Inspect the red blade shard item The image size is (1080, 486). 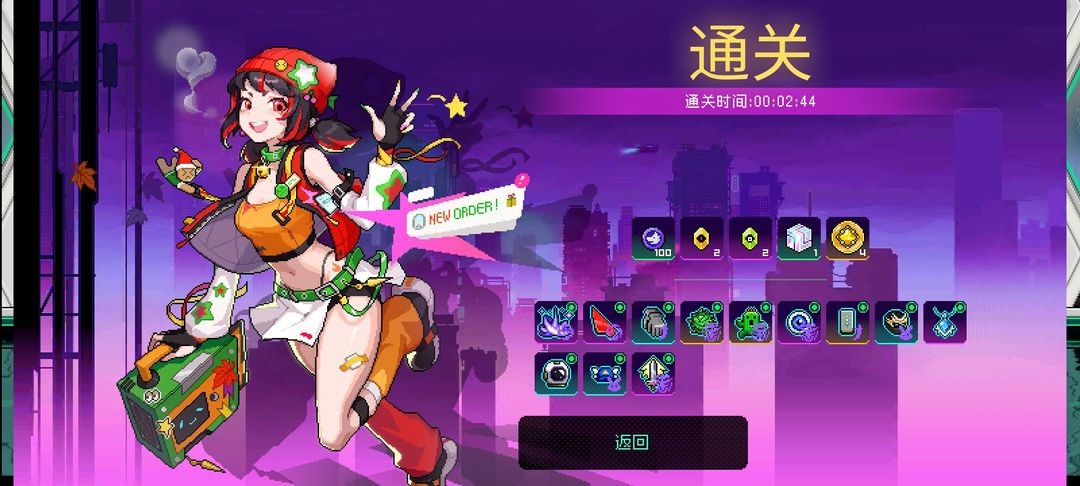click(605, 322)
